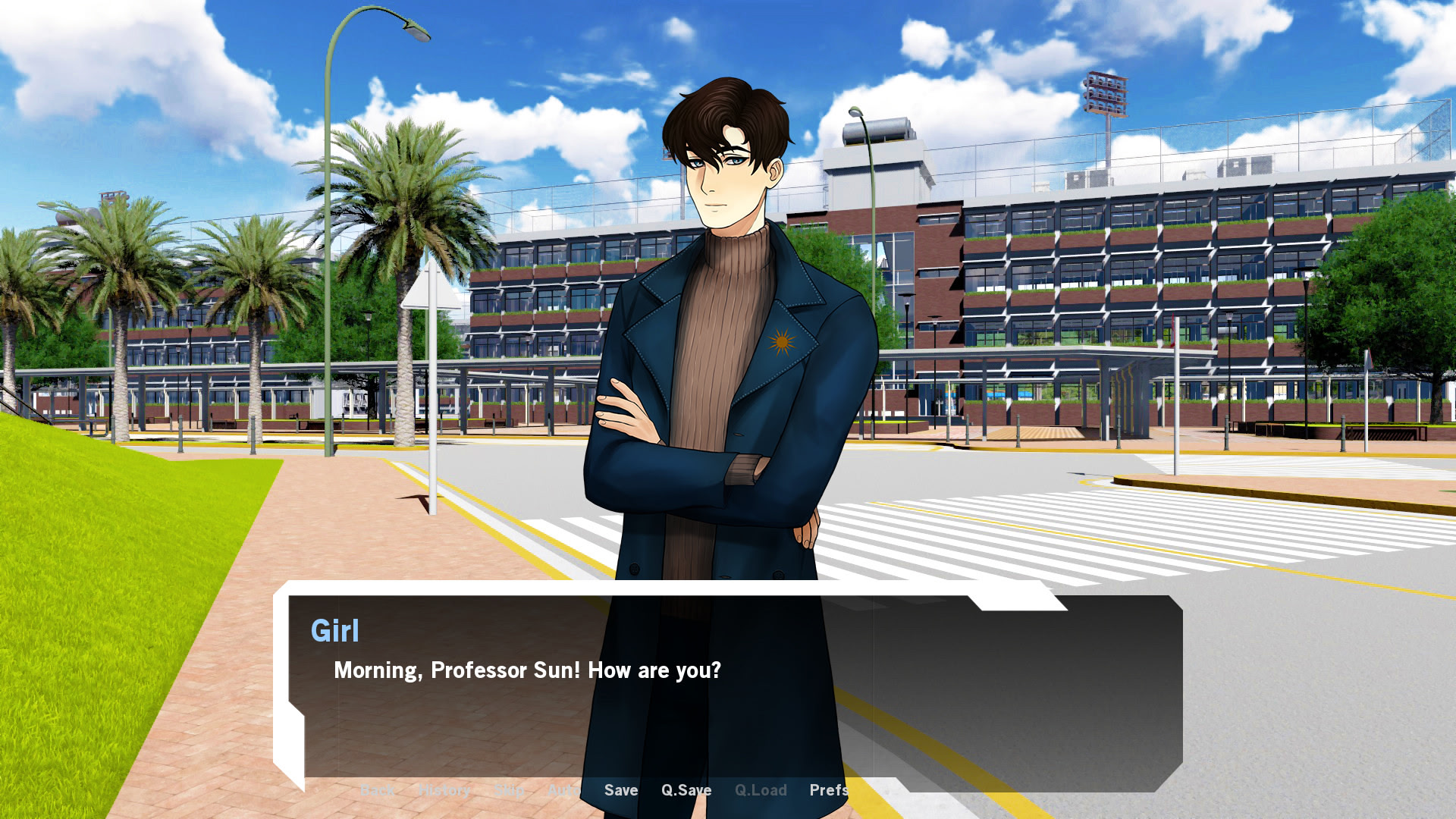1456x819 pixels.
Task: Open the Save game screen
Action: point(620,790)
